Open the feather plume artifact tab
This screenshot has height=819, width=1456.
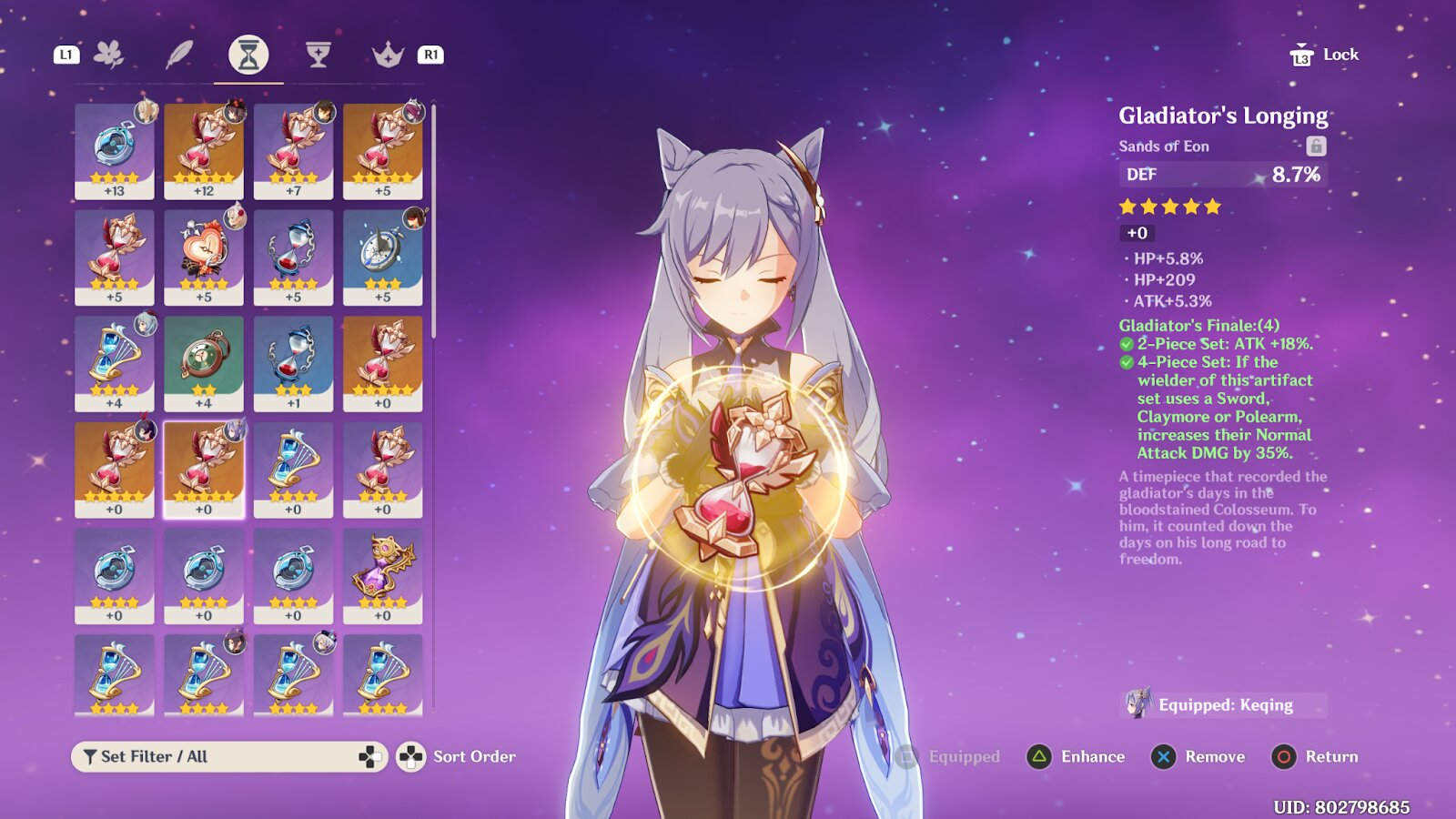point(178,55)
